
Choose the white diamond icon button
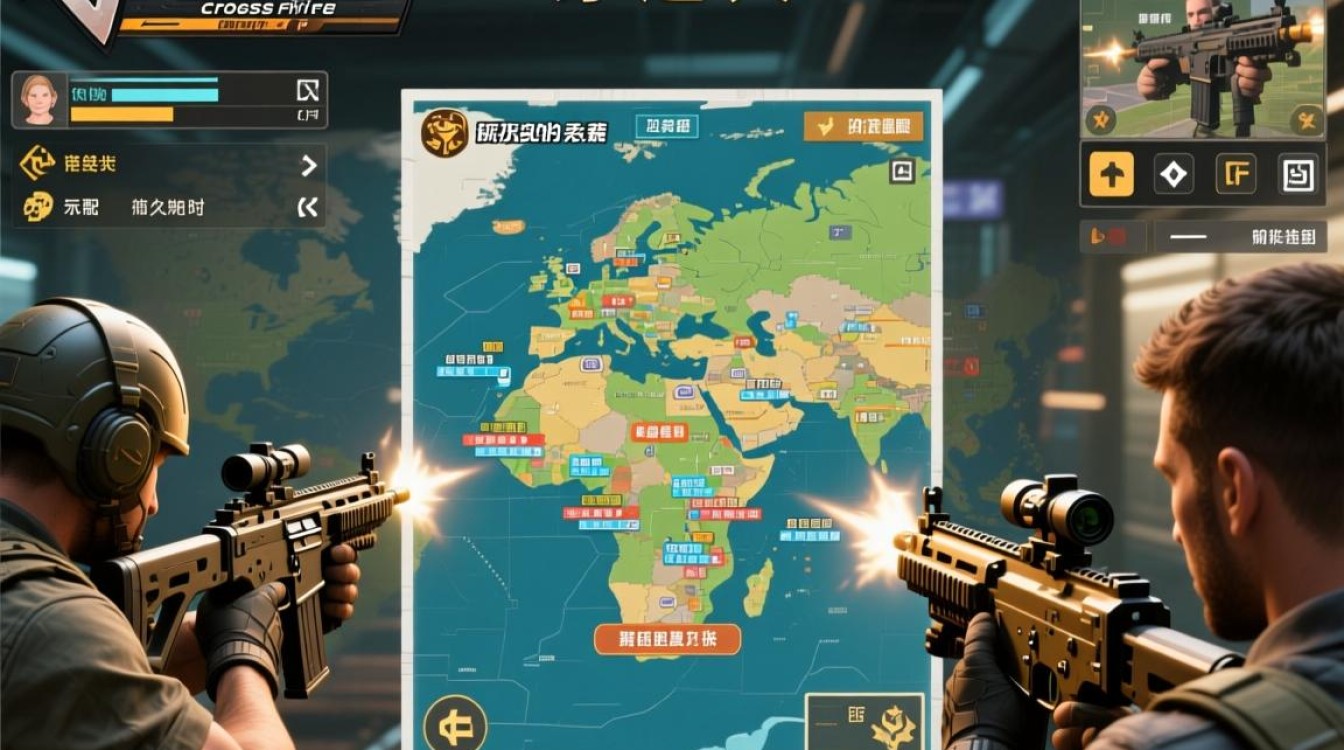tap(1173, 174)
